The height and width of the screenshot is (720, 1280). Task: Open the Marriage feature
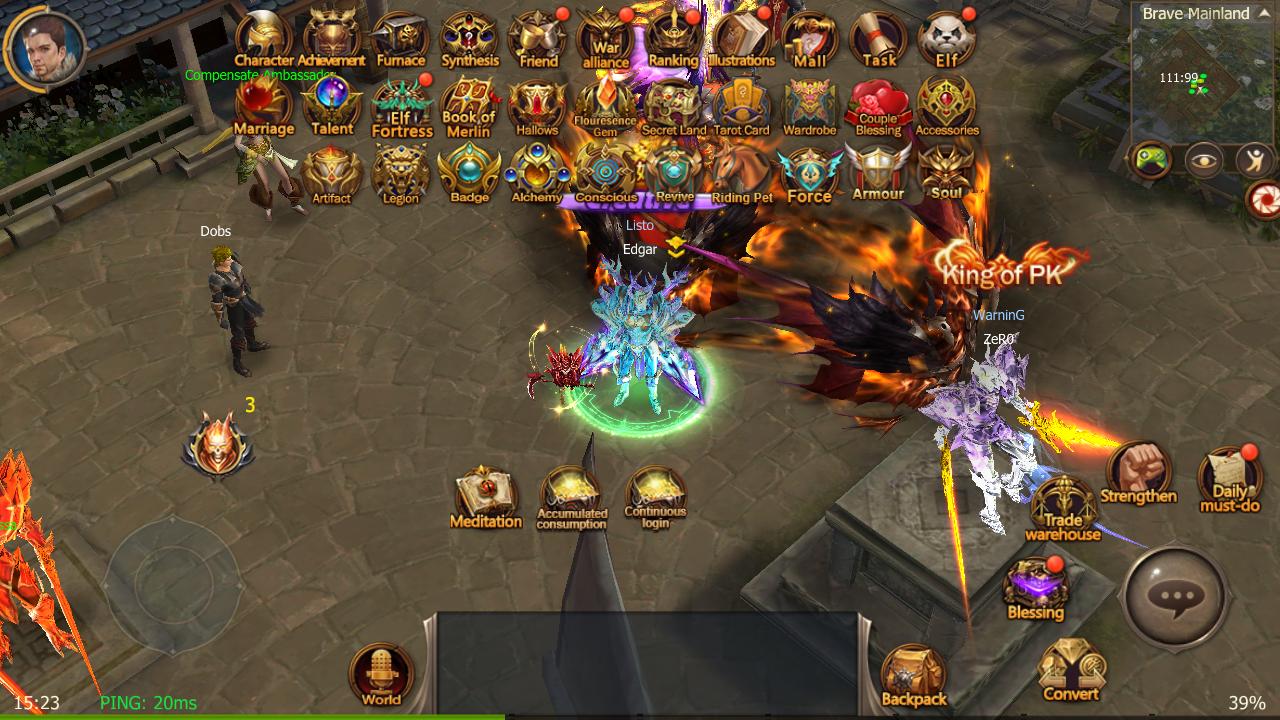tap(263, 105)
